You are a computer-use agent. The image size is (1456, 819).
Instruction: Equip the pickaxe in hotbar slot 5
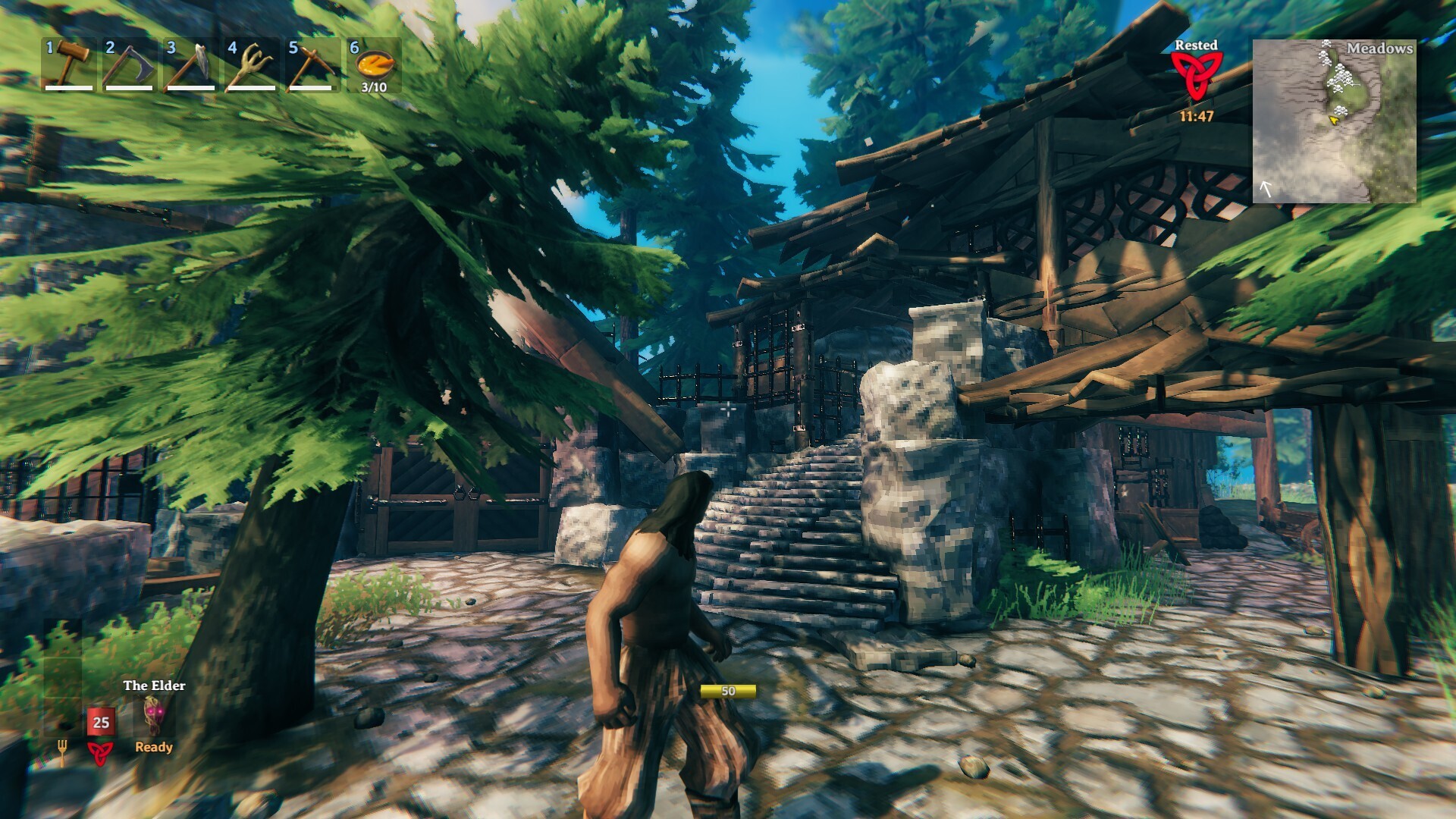[x=312, y=64]
